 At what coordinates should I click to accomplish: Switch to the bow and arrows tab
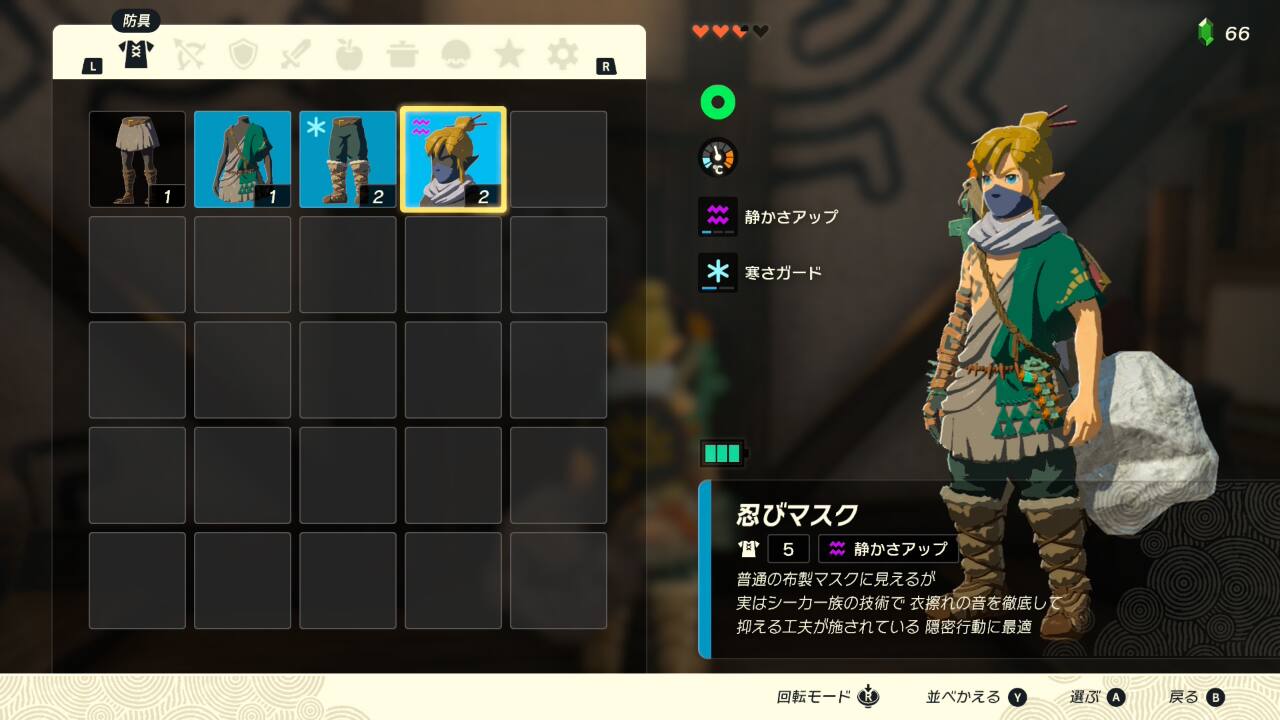189,54
